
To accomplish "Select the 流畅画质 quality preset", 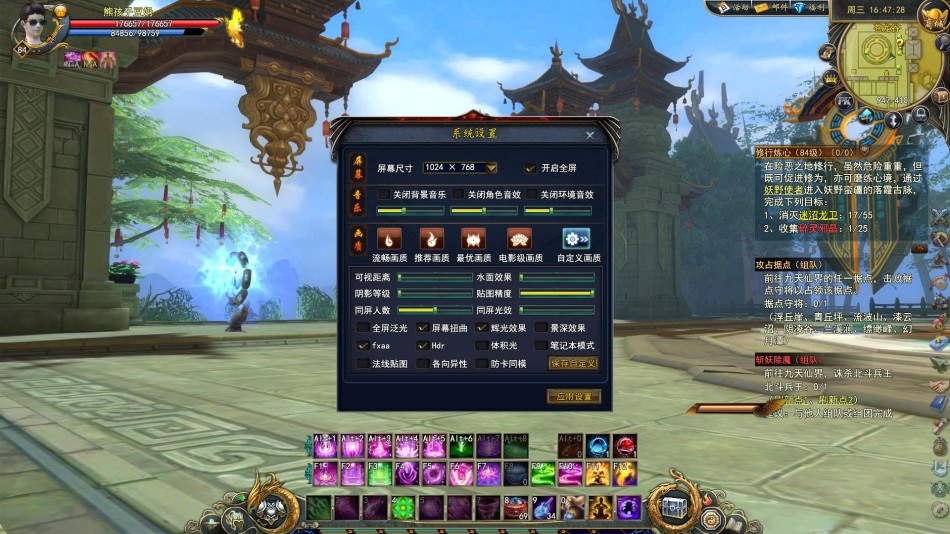I will click(x=388, y=239).
